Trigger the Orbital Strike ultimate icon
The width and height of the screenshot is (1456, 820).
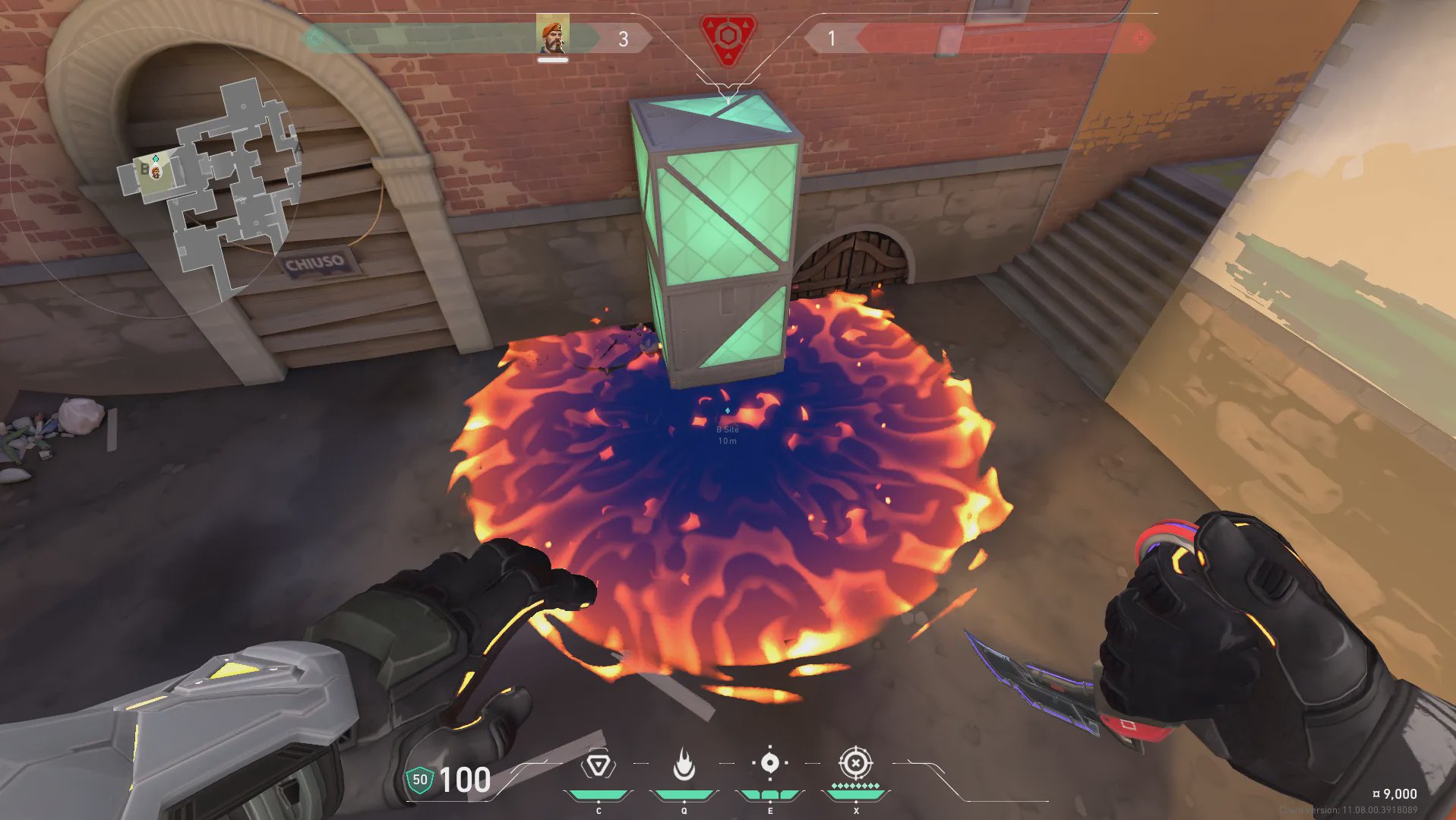coord(855,763)
